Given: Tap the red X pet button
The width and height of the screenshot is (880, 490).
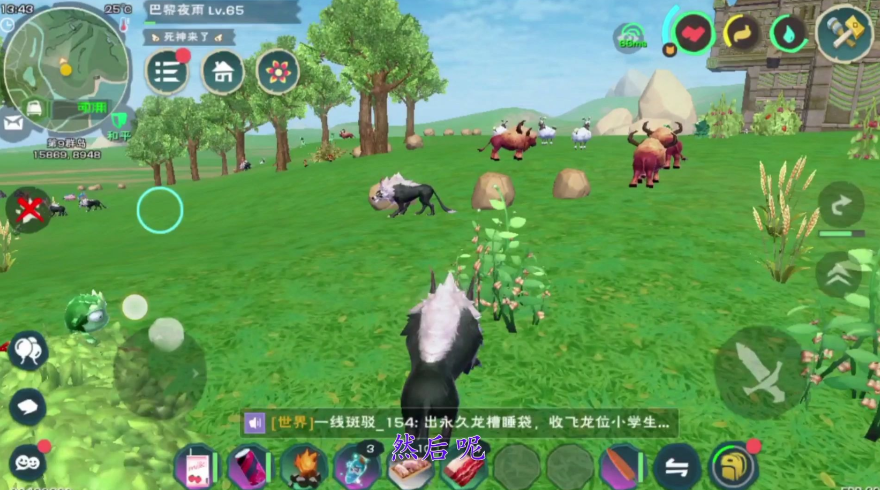Looking at the screenshot, I should [x=30, y=209].
